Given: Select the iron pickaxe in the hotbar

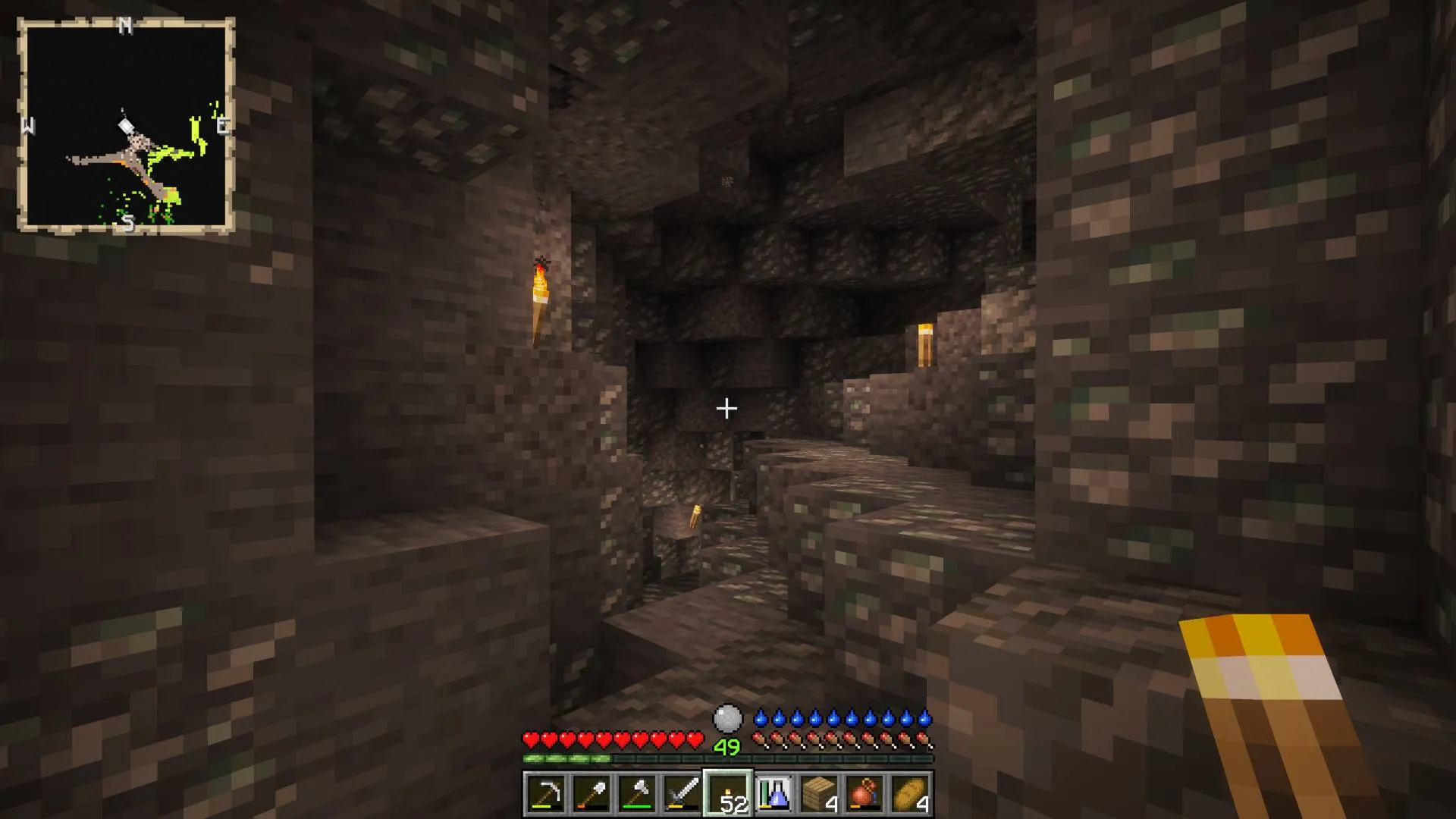Looking at the screenshot, I should 548,795.
